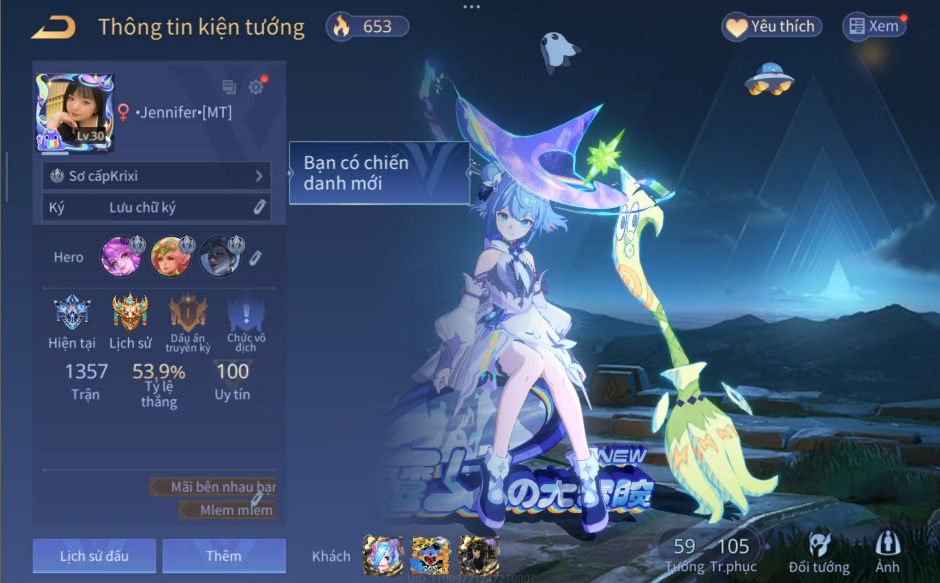Show the Lịch sử rank badge

pos(130,315)
